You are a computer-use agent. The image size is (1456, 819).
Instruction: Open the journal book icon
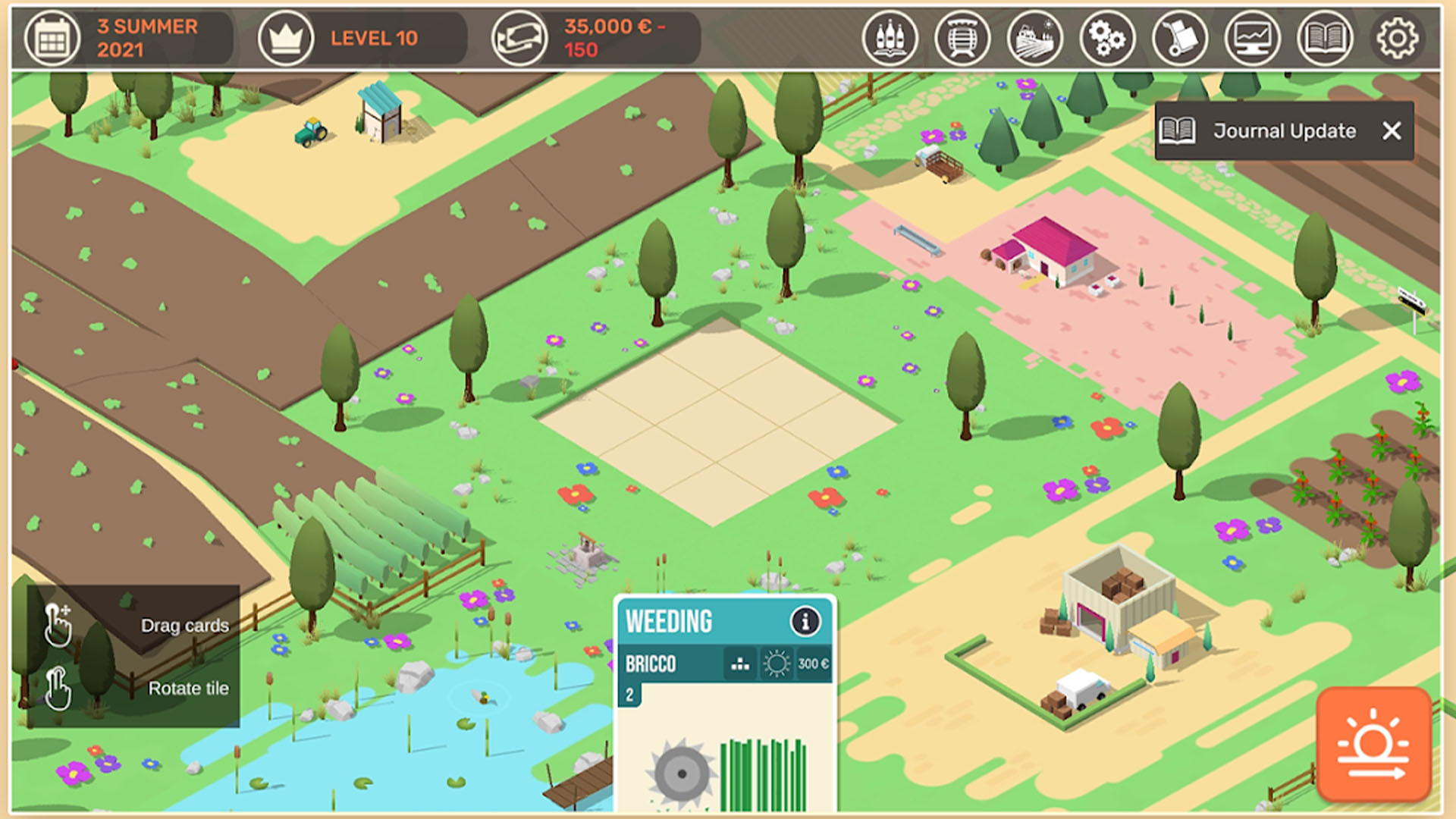pyautogui.click(x=1325, y=38)
